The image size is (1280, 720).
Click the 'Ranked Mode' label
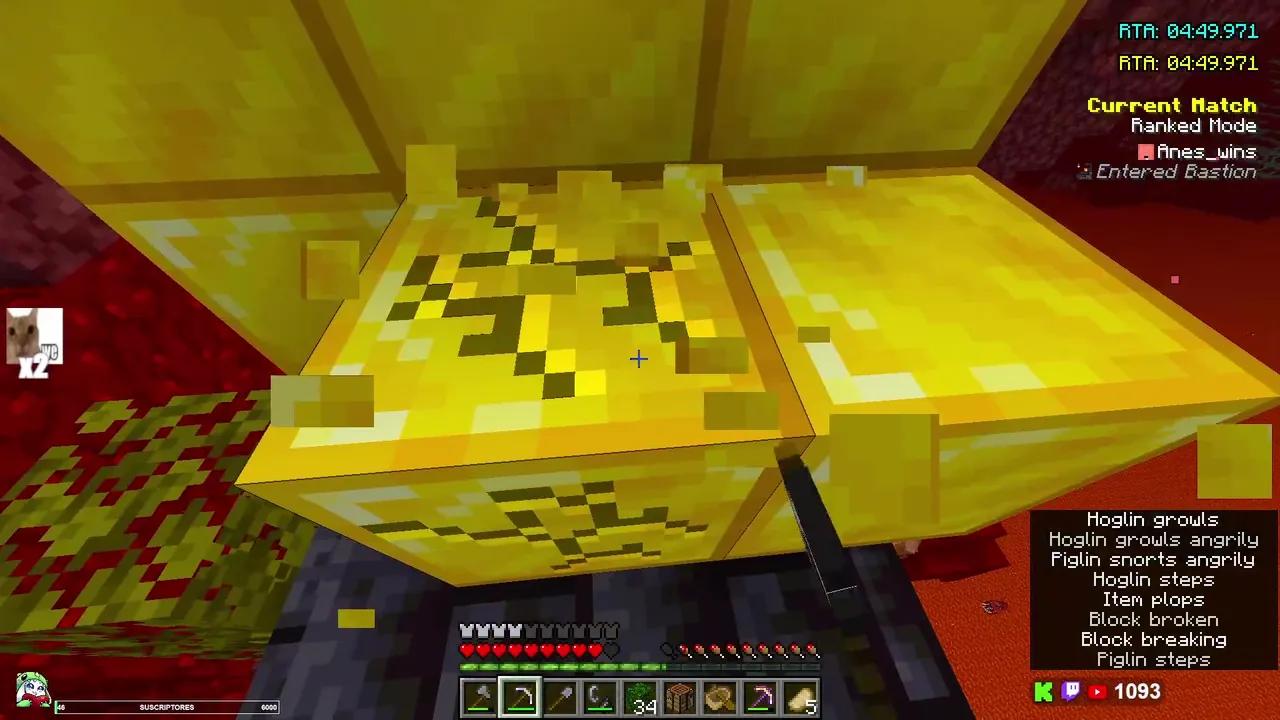1193,125
